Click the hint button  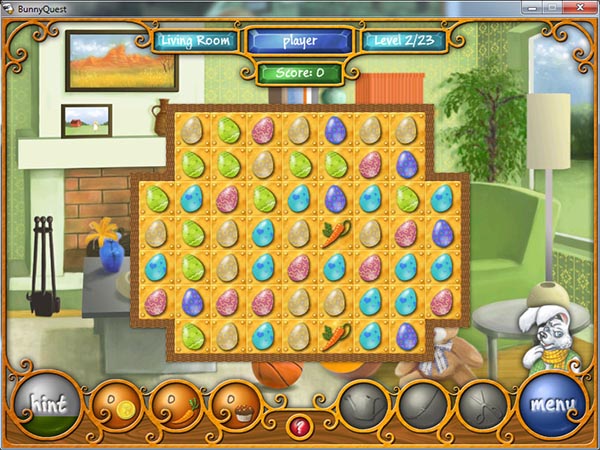(x=46, y=407)
